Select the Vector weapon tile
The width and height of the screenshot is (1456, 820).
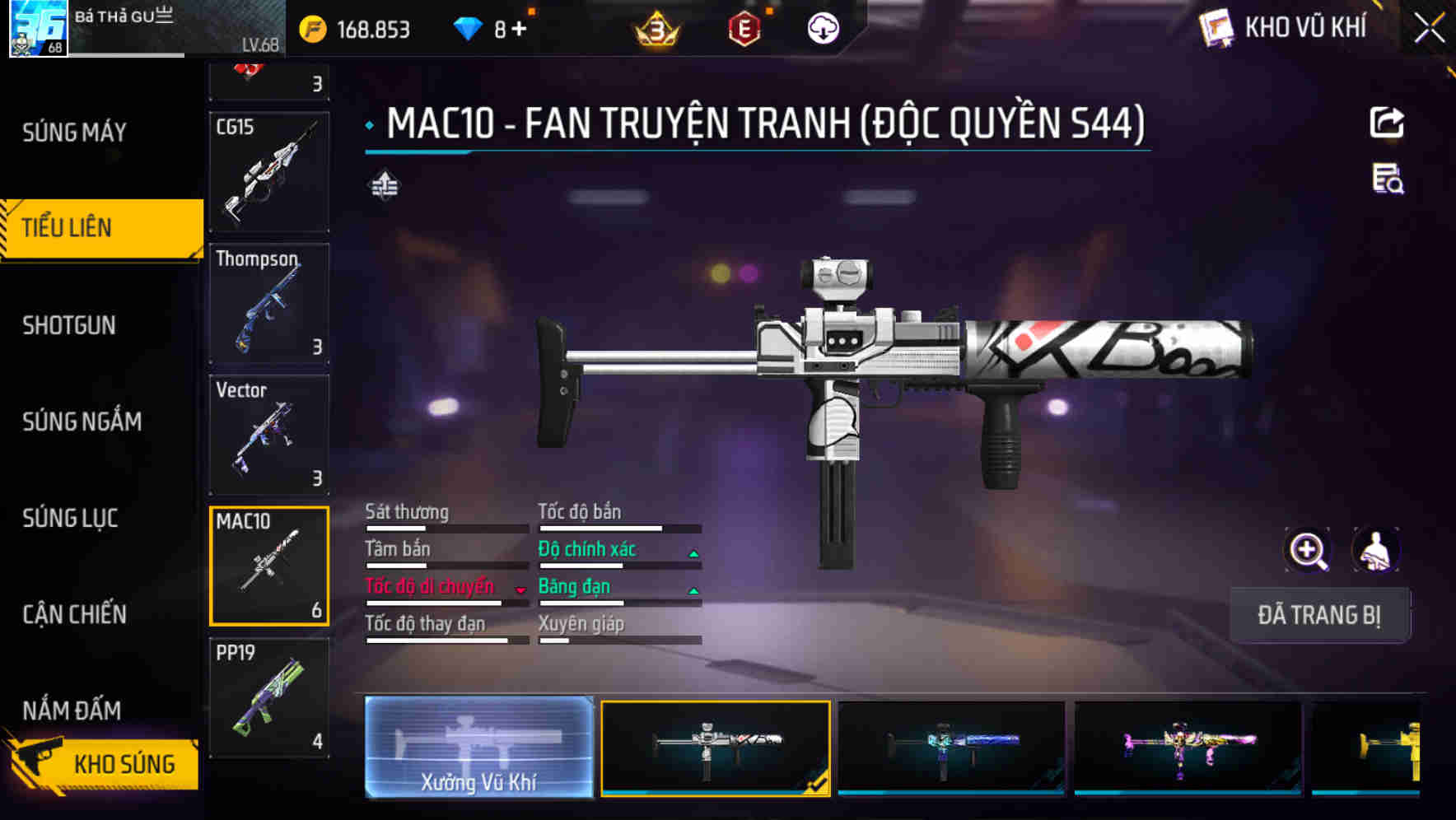269,435
